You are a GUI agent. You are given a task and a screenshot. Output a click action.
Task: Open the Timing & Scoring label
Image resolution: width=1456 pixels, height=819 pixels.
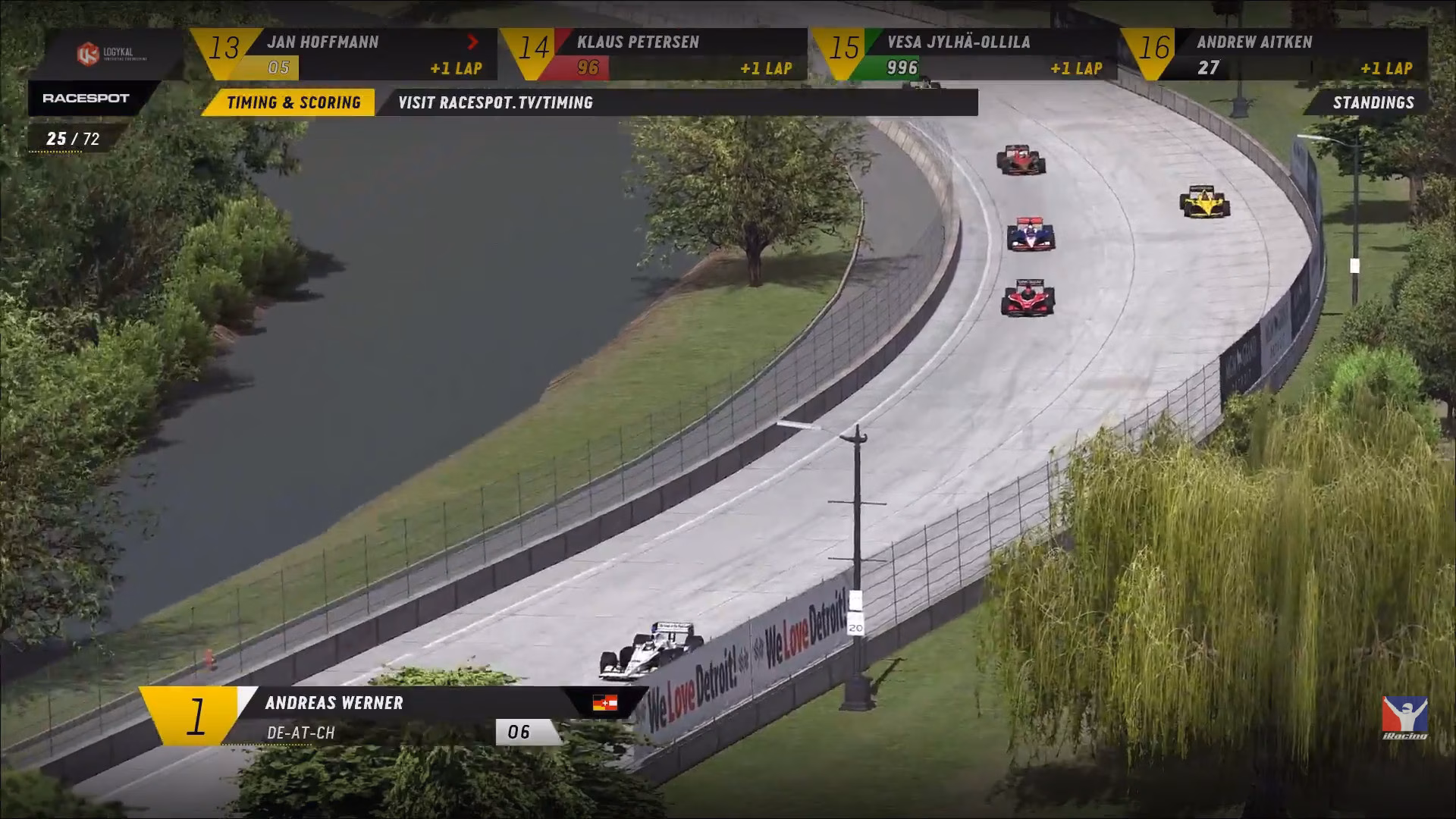coord(292,103)
